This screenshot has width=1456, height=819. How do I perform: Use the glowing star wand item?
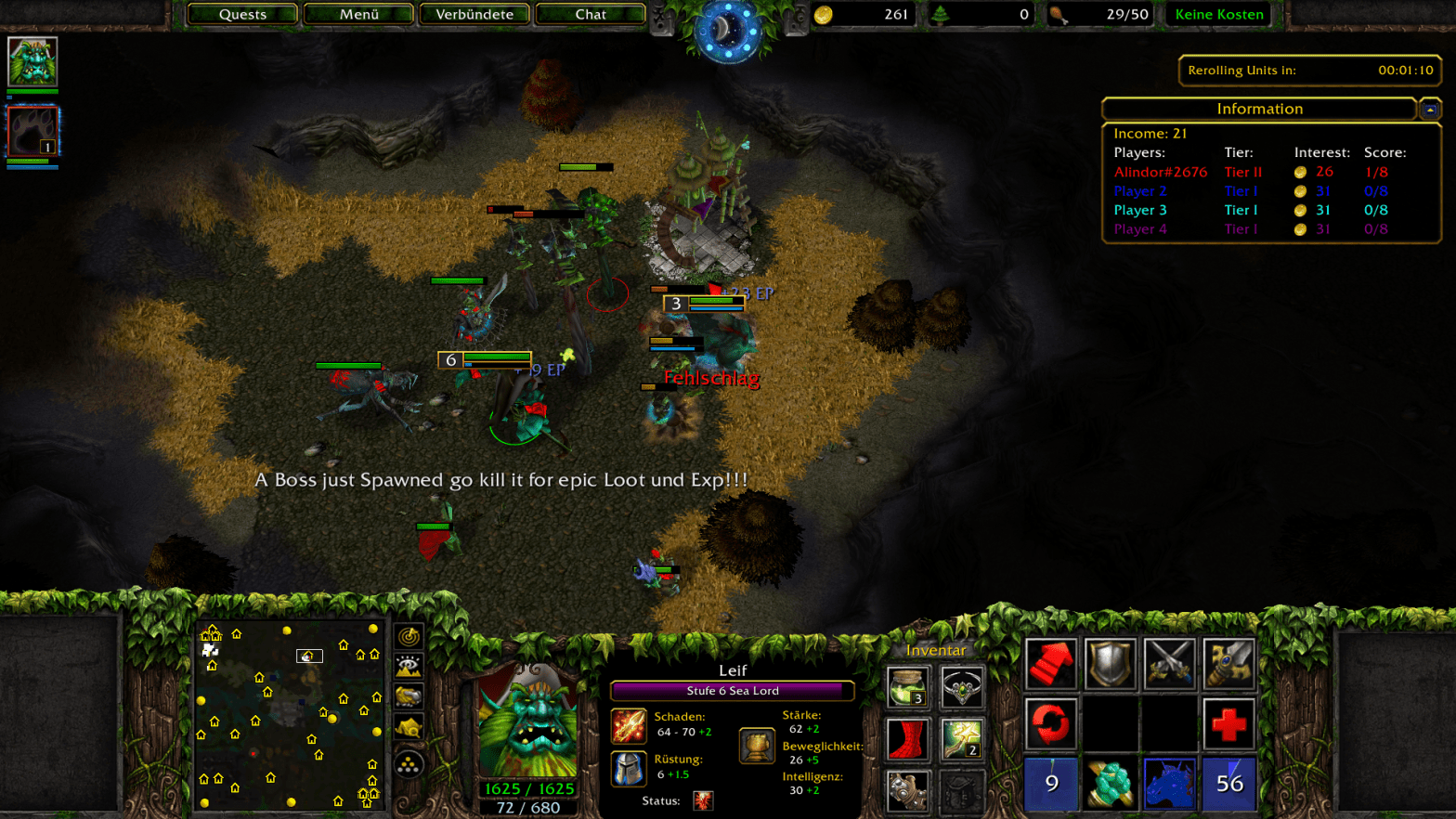coord(961,740)
